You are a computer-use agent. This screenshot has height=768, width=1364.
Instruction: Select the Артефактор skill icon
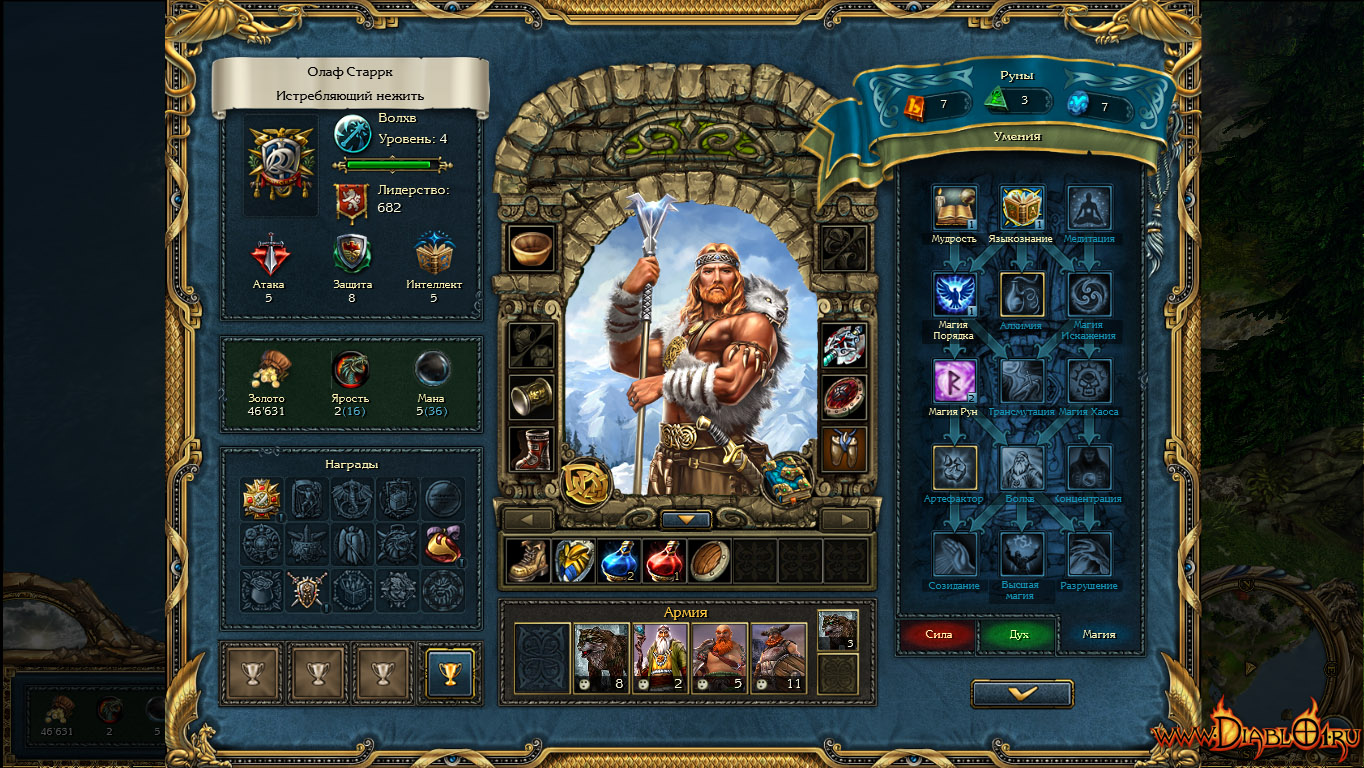[x=954, y=467]
